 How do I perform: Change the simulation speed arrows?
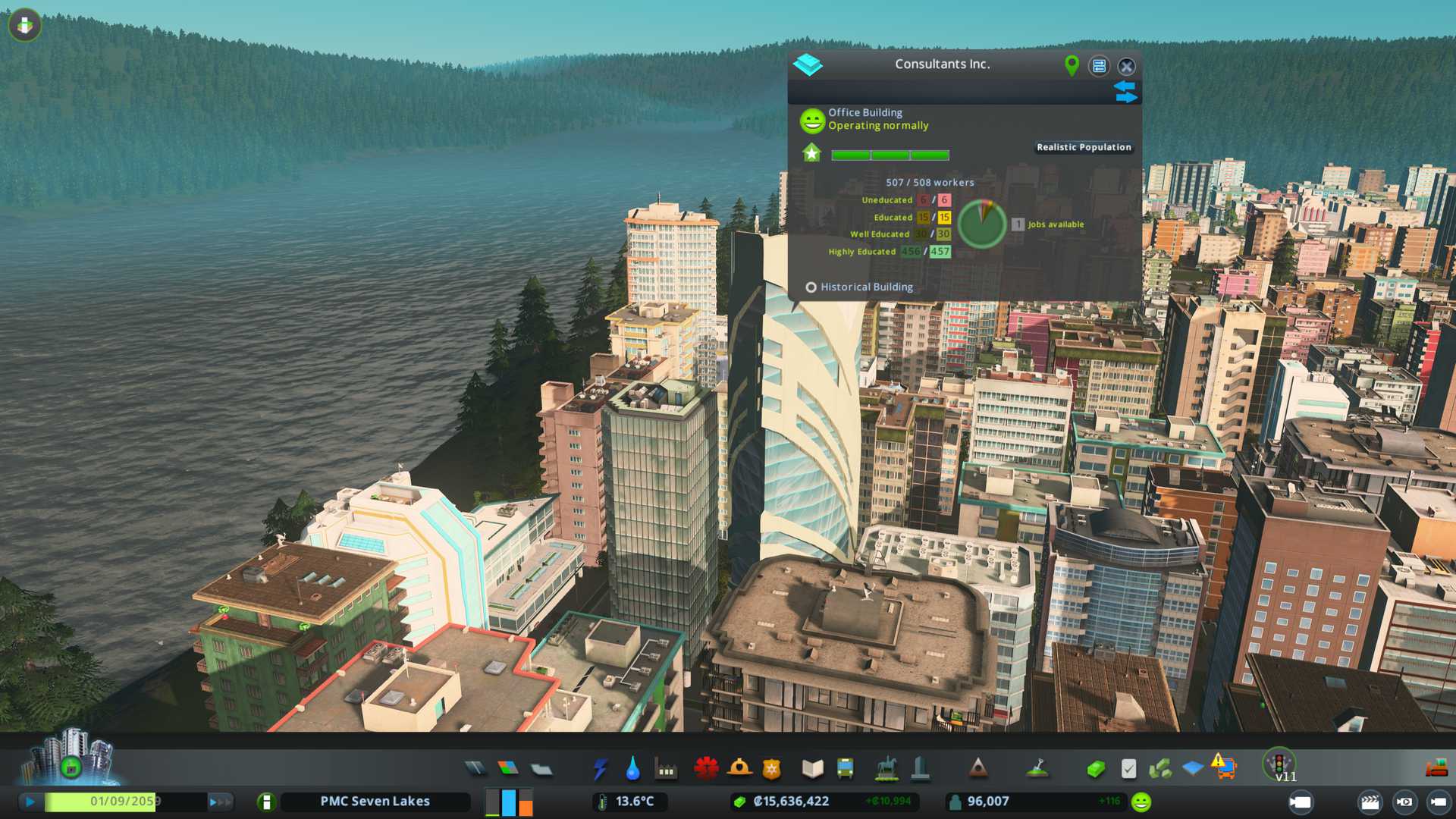pyautogui.click(x=220, y=802)
